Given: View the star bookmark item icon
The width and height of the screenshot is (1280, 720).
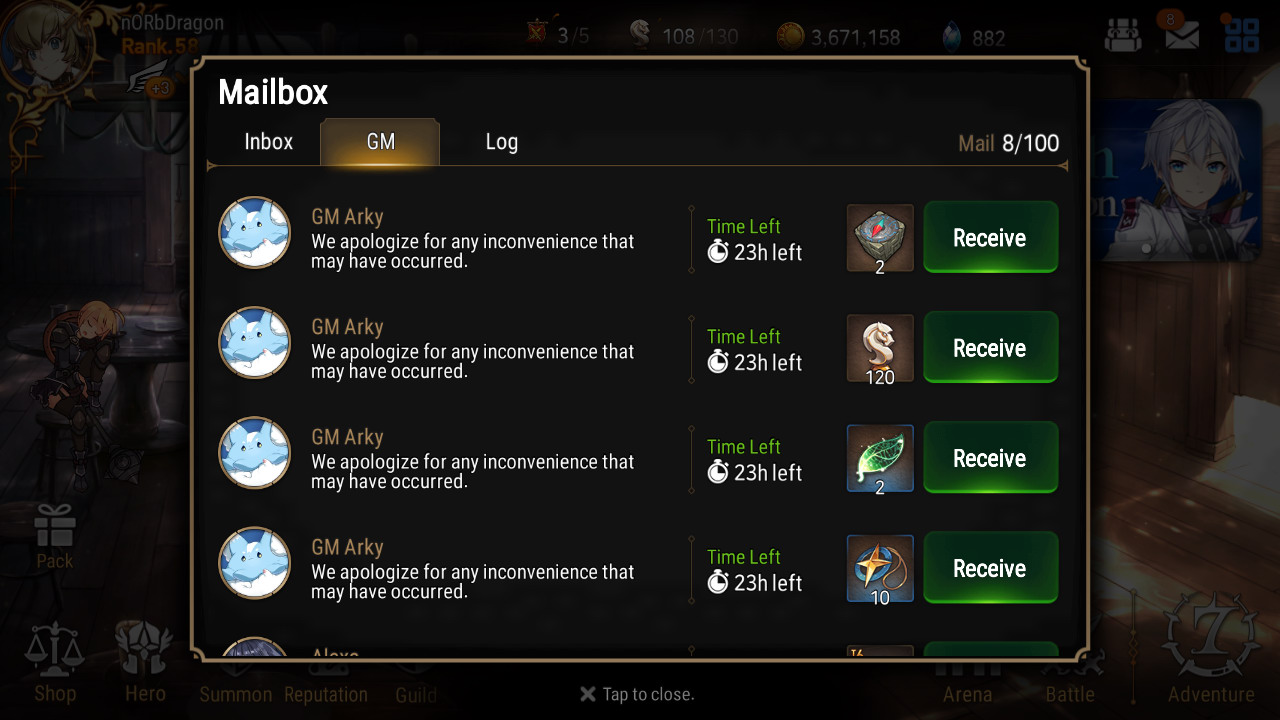Looking at the screenshot, I should pyautogui.click(x=880, y=568).
